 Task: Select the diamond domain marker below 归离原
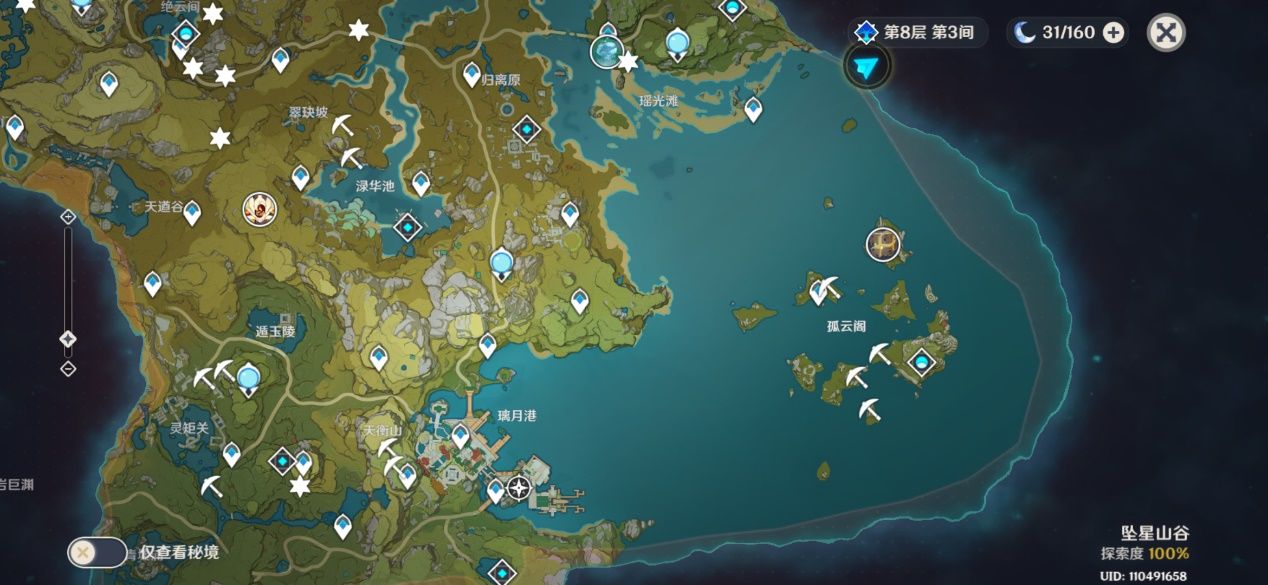[526, 130]
